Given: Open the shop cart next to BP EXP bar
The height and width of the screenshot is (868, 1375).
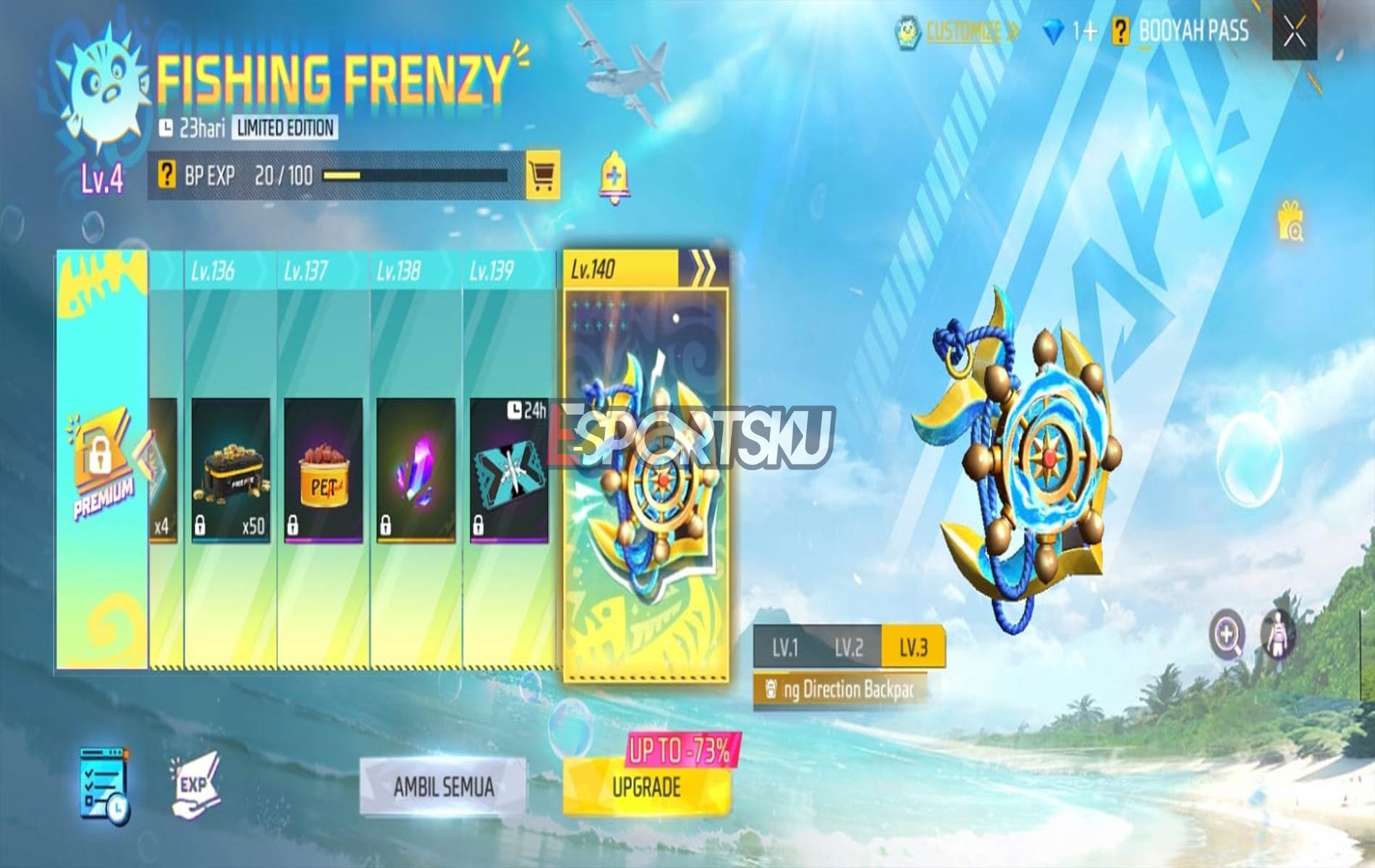Looking at the screenshot, I should pyautogui.click(x=543, y=174).
